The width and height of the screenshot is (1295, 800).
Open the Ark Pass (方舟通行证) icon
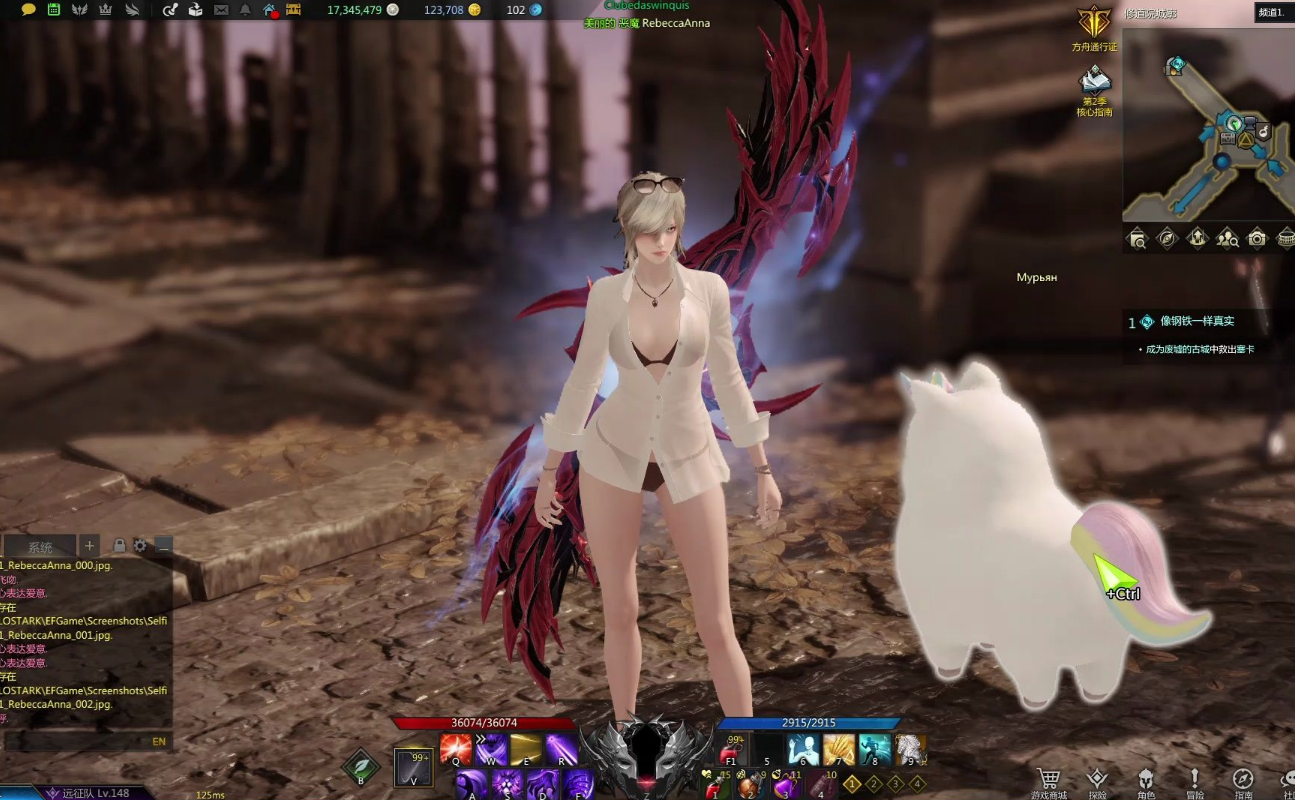pyautogui.click(x=1094, y=23)
